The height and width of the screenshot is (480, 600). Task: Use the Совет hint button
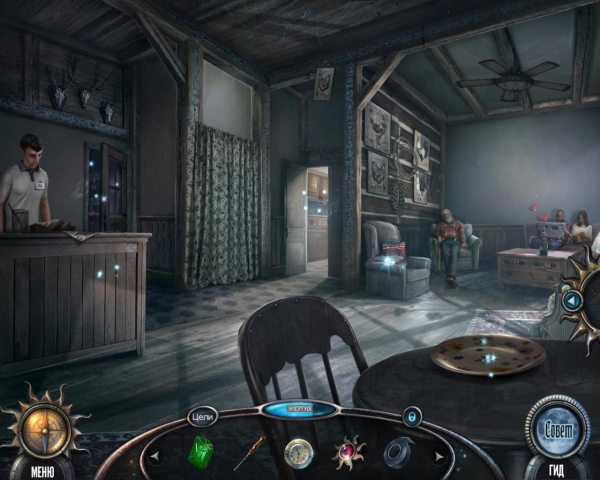558,428
